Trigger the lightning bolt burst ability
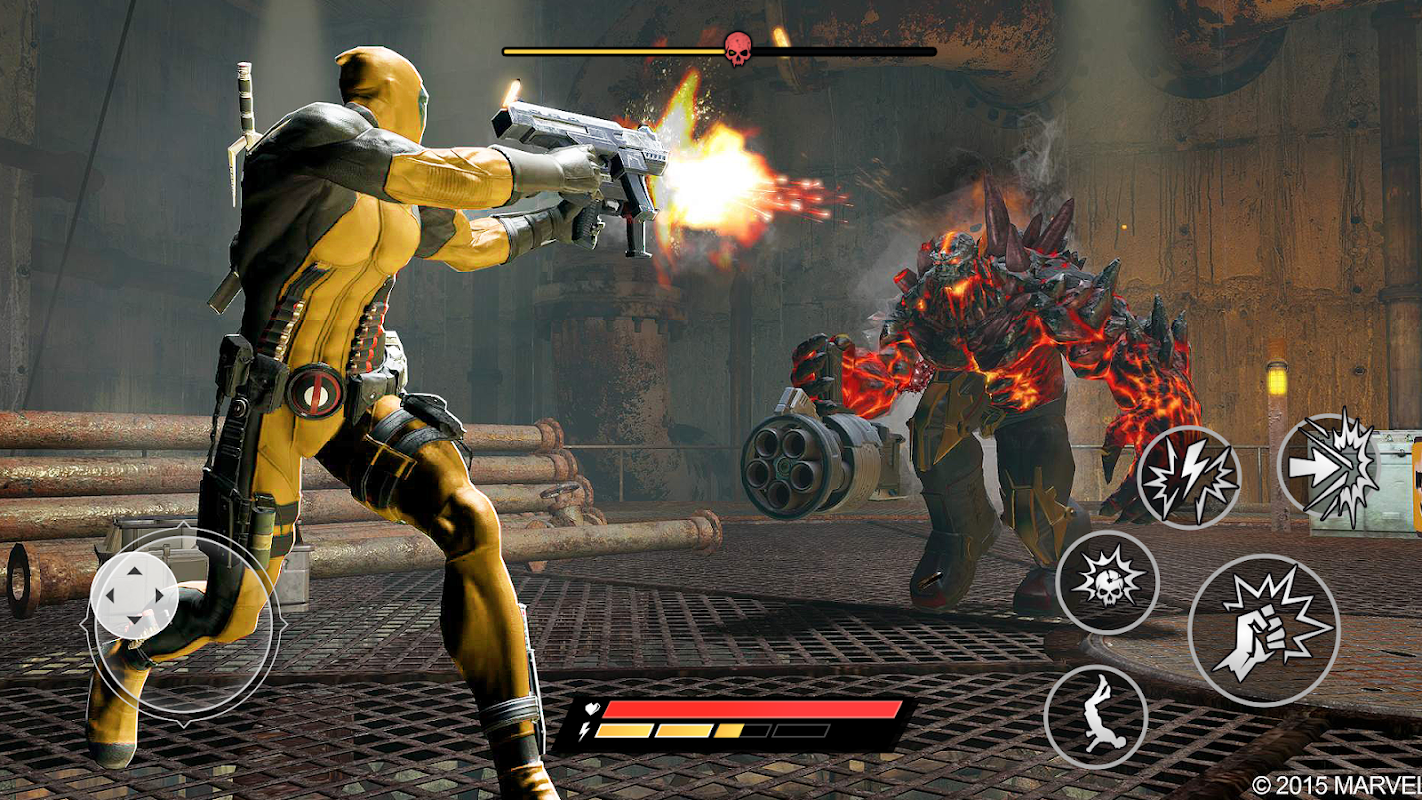1422x800 pixels. click(1189, 477)
